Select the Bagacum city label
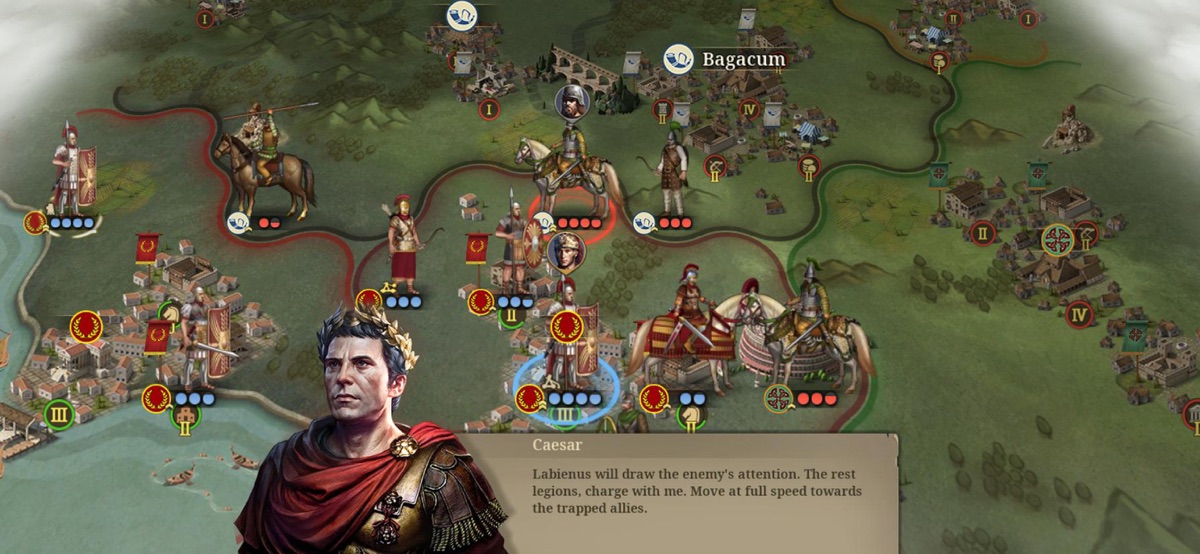This screenshot has height=554, width=1200. pos(743,59)
